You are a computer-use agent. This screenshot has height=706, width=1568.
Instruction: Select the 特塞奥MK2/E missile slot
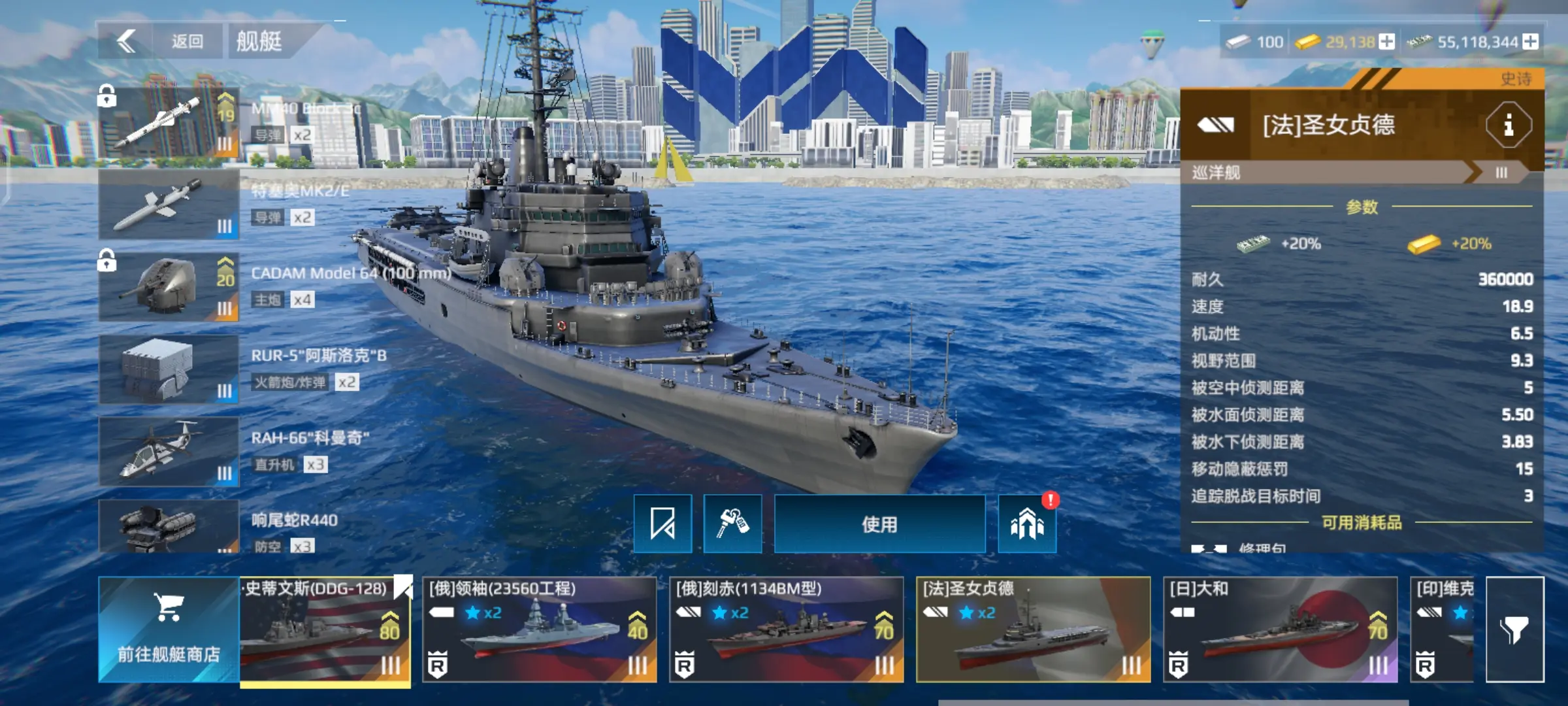click(x=169, y=205)
